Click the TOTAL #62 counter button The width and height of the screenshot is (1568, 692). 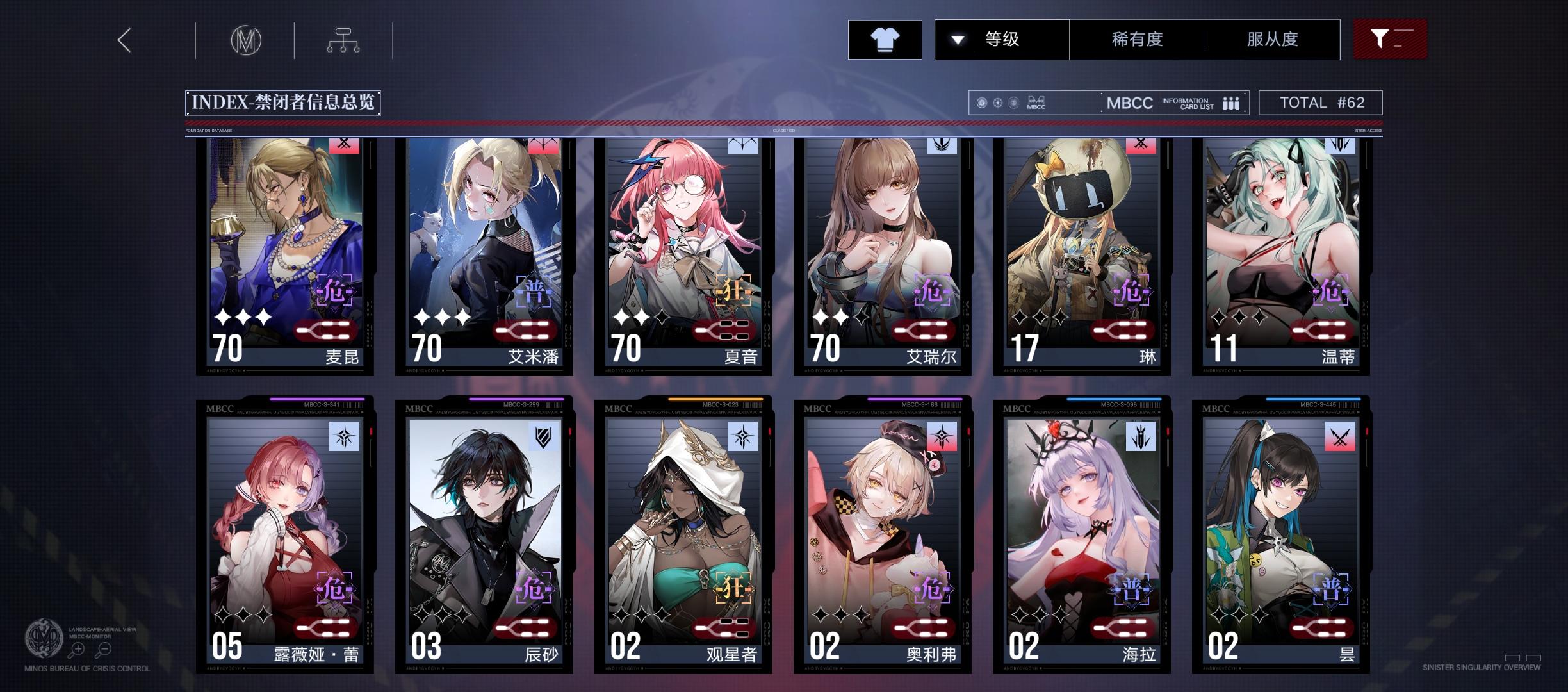[x=1321, y=102]
